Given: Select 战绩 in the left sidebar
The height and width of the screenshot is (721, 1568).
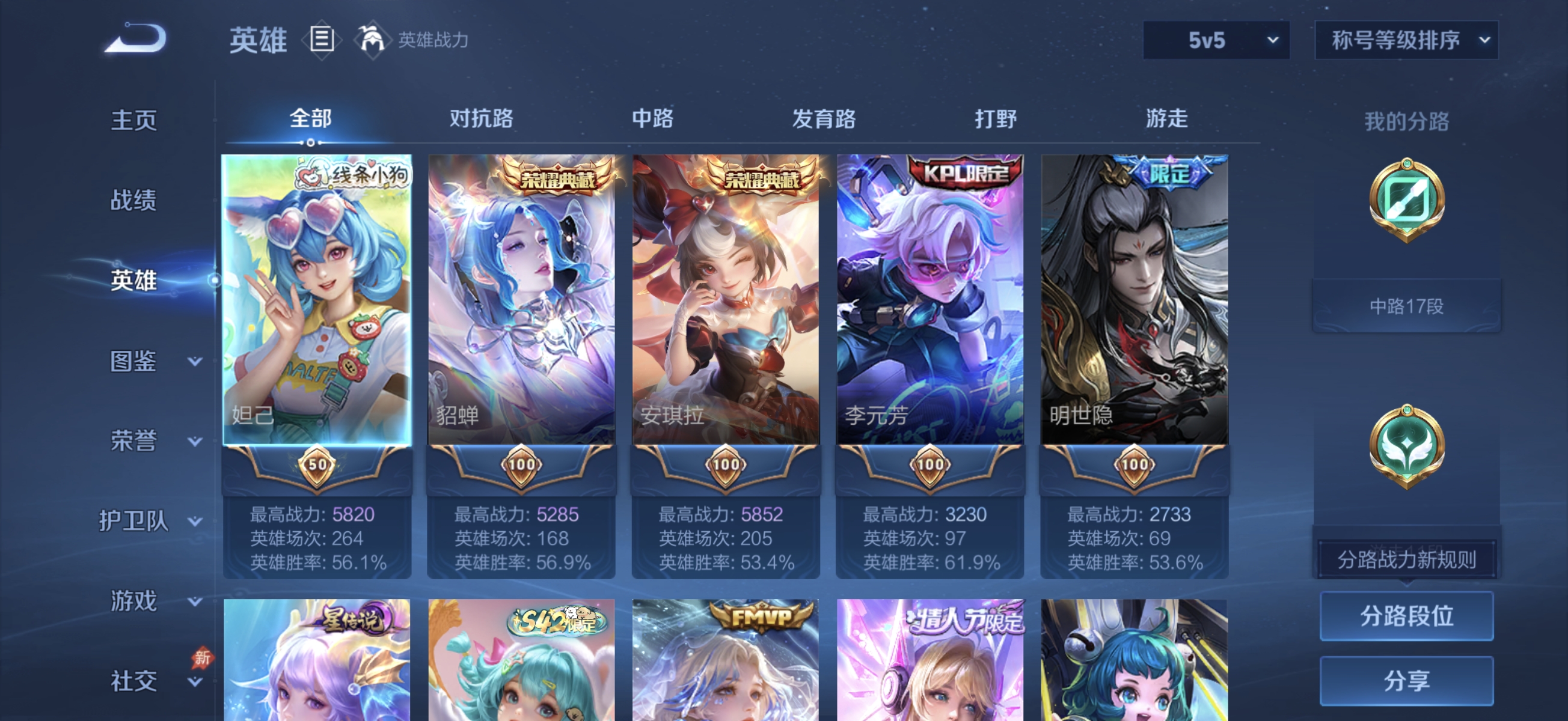Looking at the screenshot, I should click(134, 201).
